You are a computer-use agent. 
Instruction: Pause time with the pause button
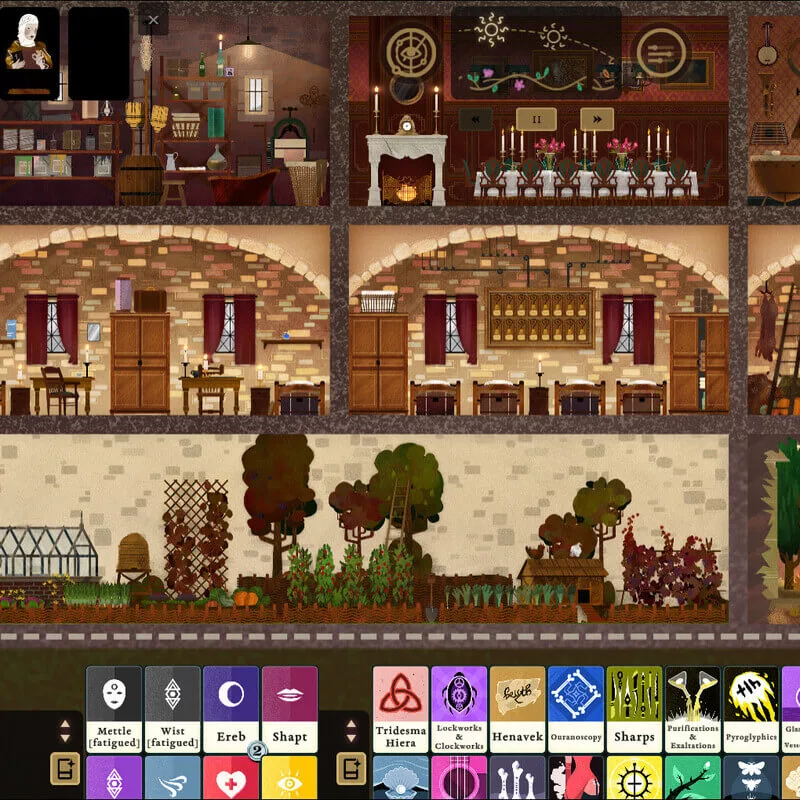(x=536, y=119)
